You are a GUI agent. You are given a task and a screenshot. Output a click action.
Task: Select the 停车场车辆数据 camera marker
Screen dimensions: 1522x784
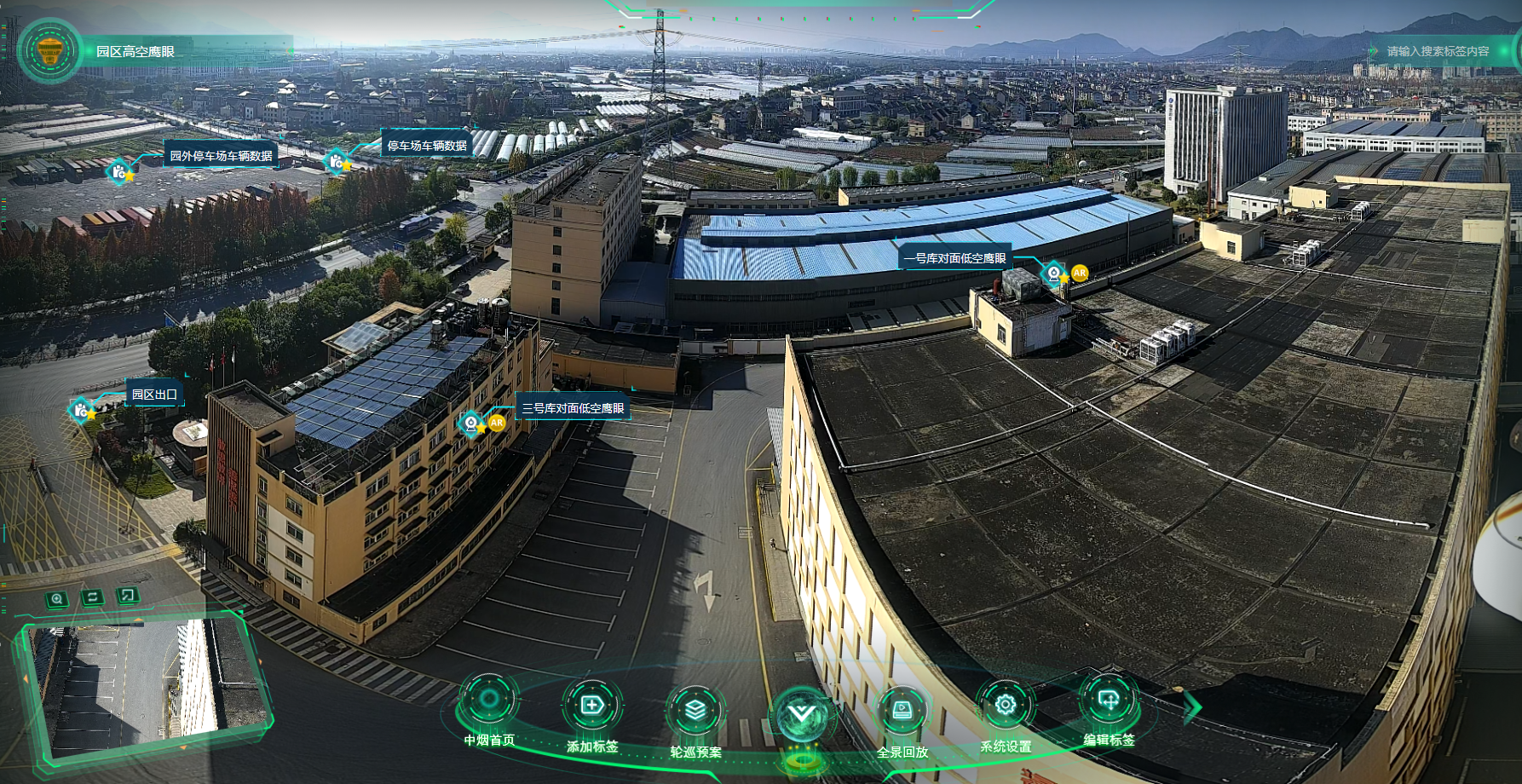click(337, 160)
